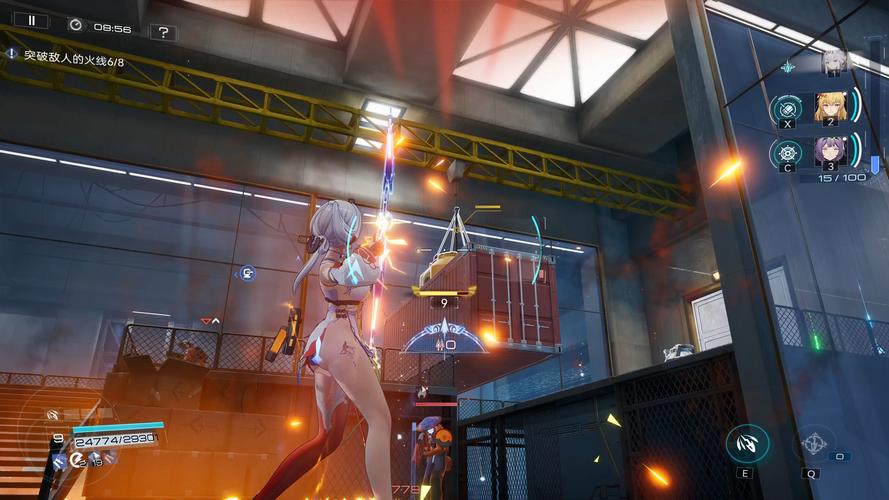Viewport: 889px width, 500px height.
Task: Trigger the blonde teammate's support skill icon
Action: pos(788,107)
